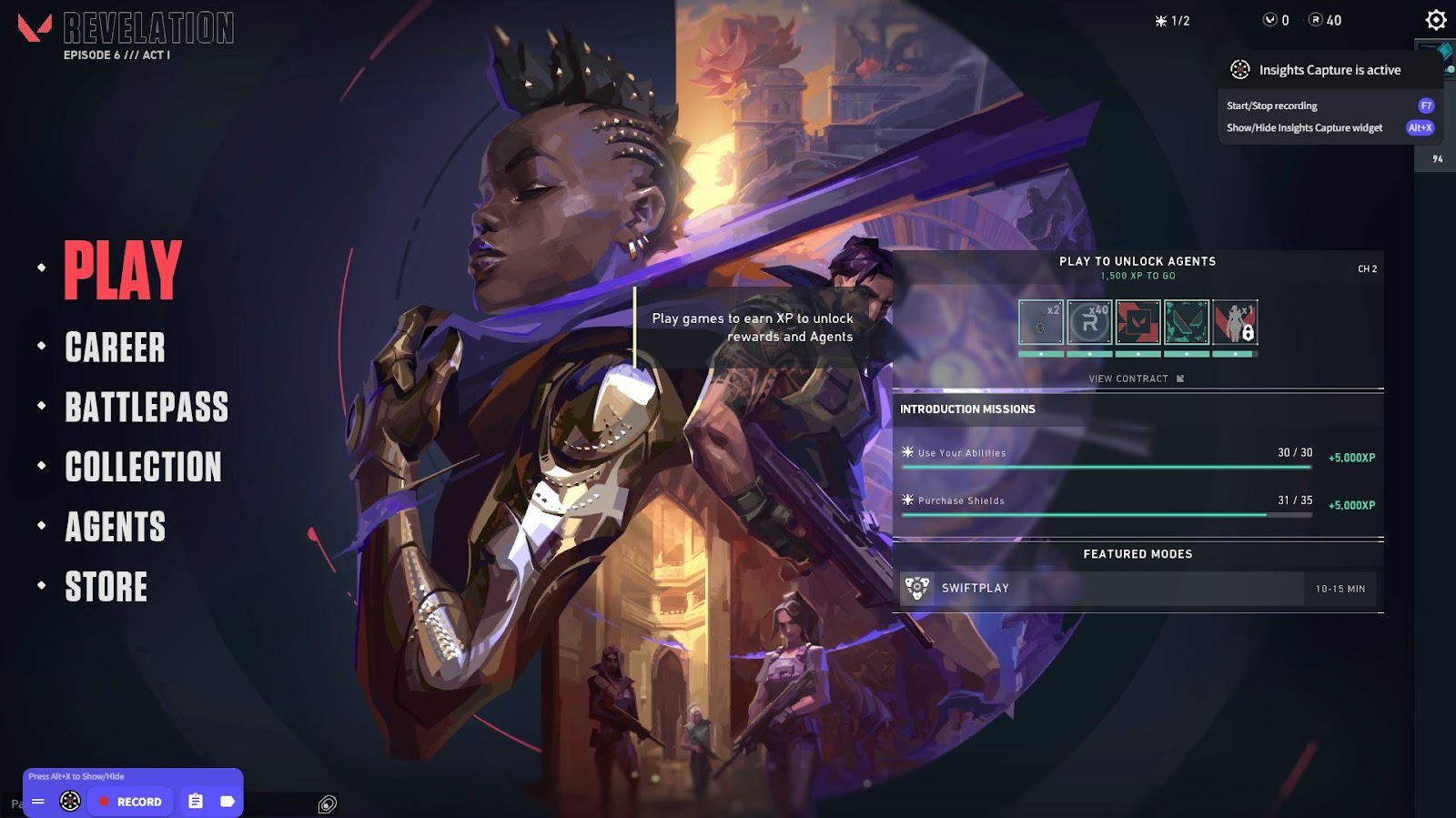1456x818 pixels.
Task: Check the Valorant Points balance showing 0
Action: point(1276,20)
